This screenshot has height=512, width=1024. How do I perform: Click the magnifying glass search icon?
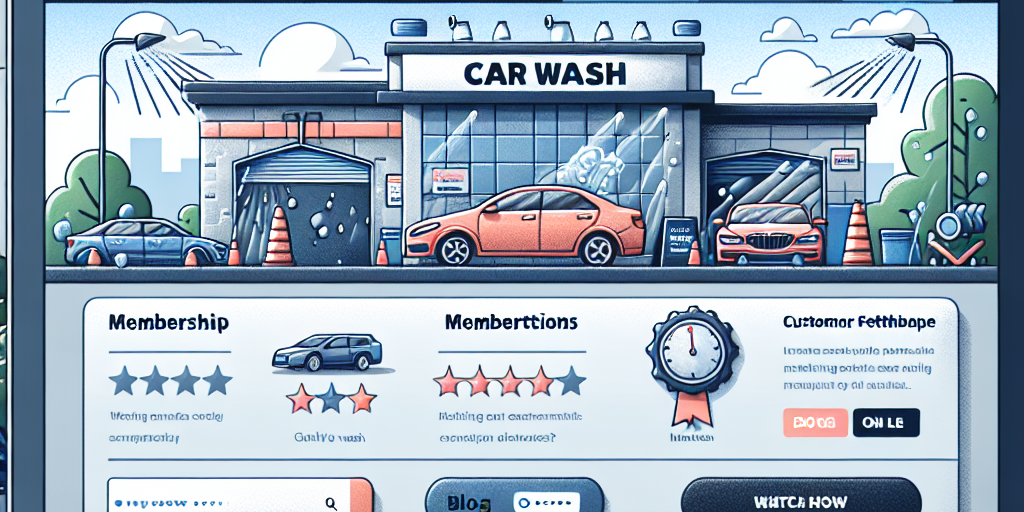[x=331, y=503]
